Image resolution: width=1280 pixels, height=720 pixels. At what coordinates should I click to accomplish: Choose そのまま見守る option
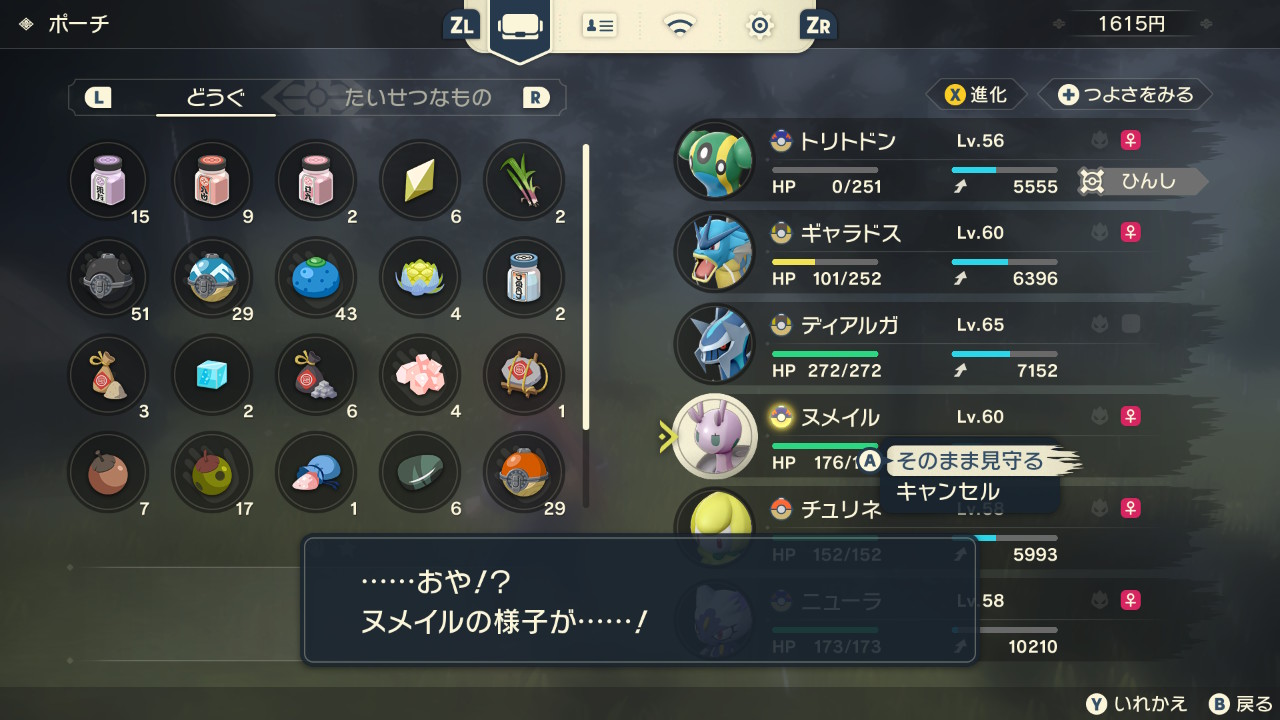968,461
